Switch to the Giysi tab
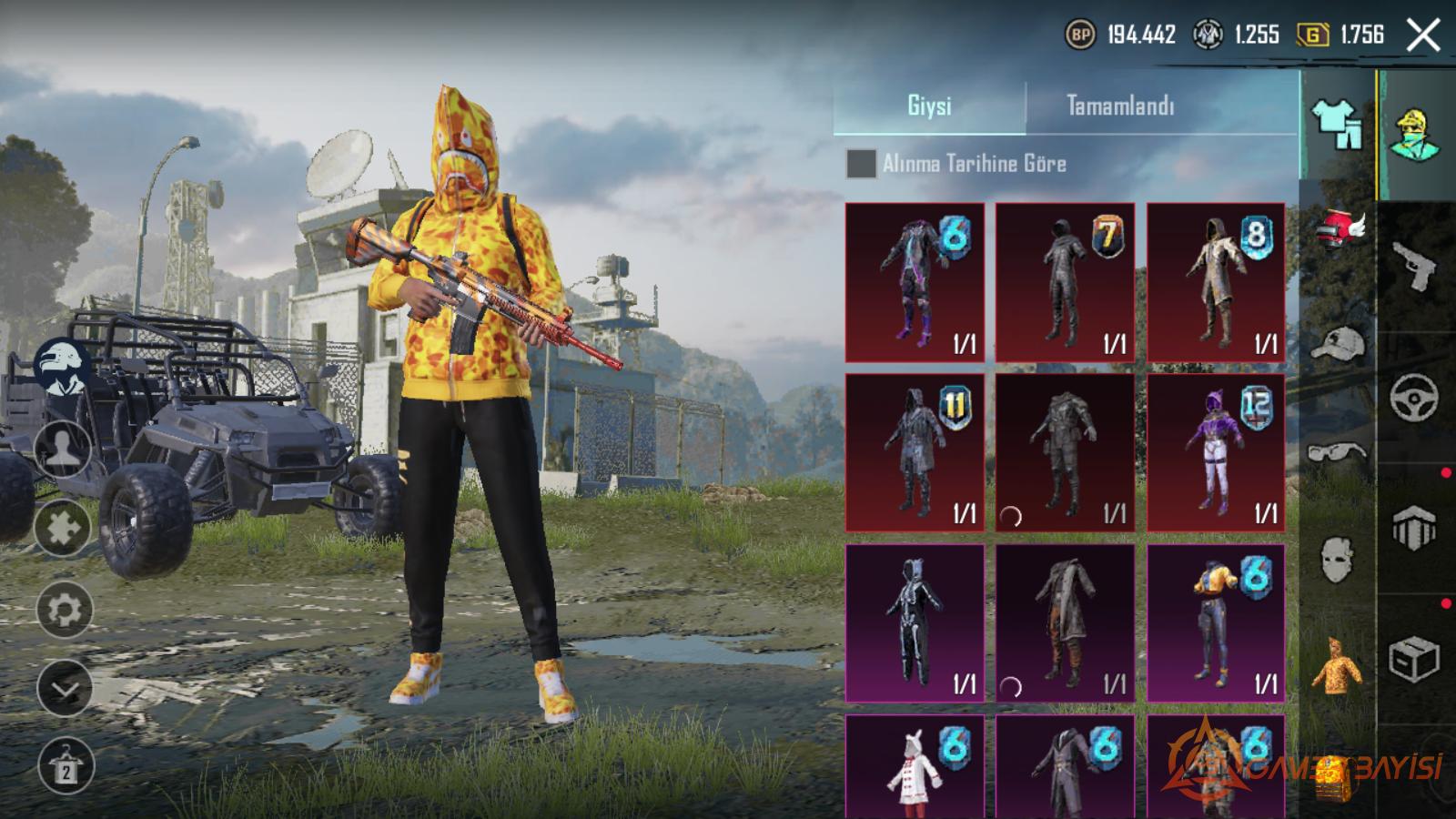 coord(929,106)
